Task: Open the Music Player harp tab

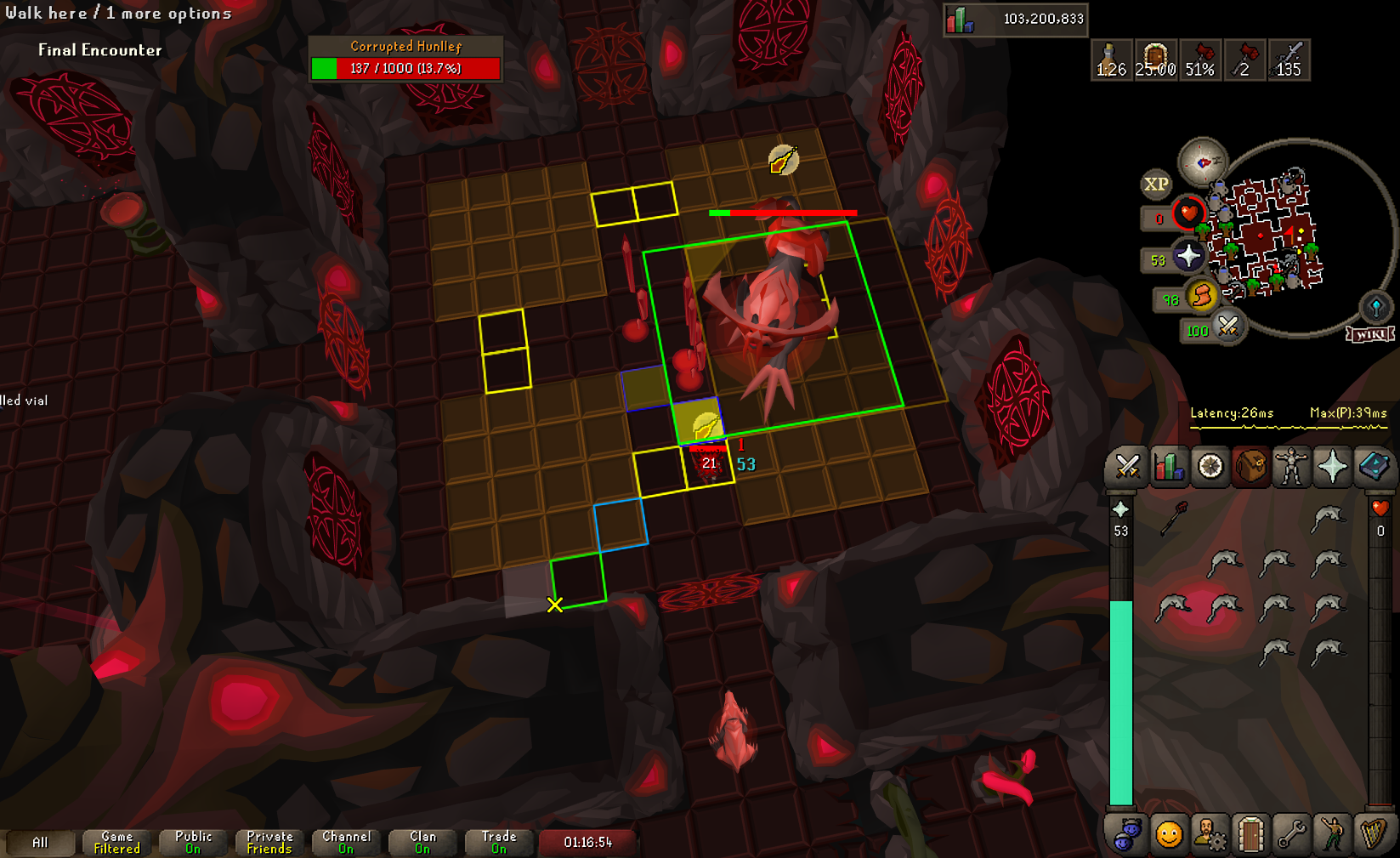Action: click(x=1373, y=835)
